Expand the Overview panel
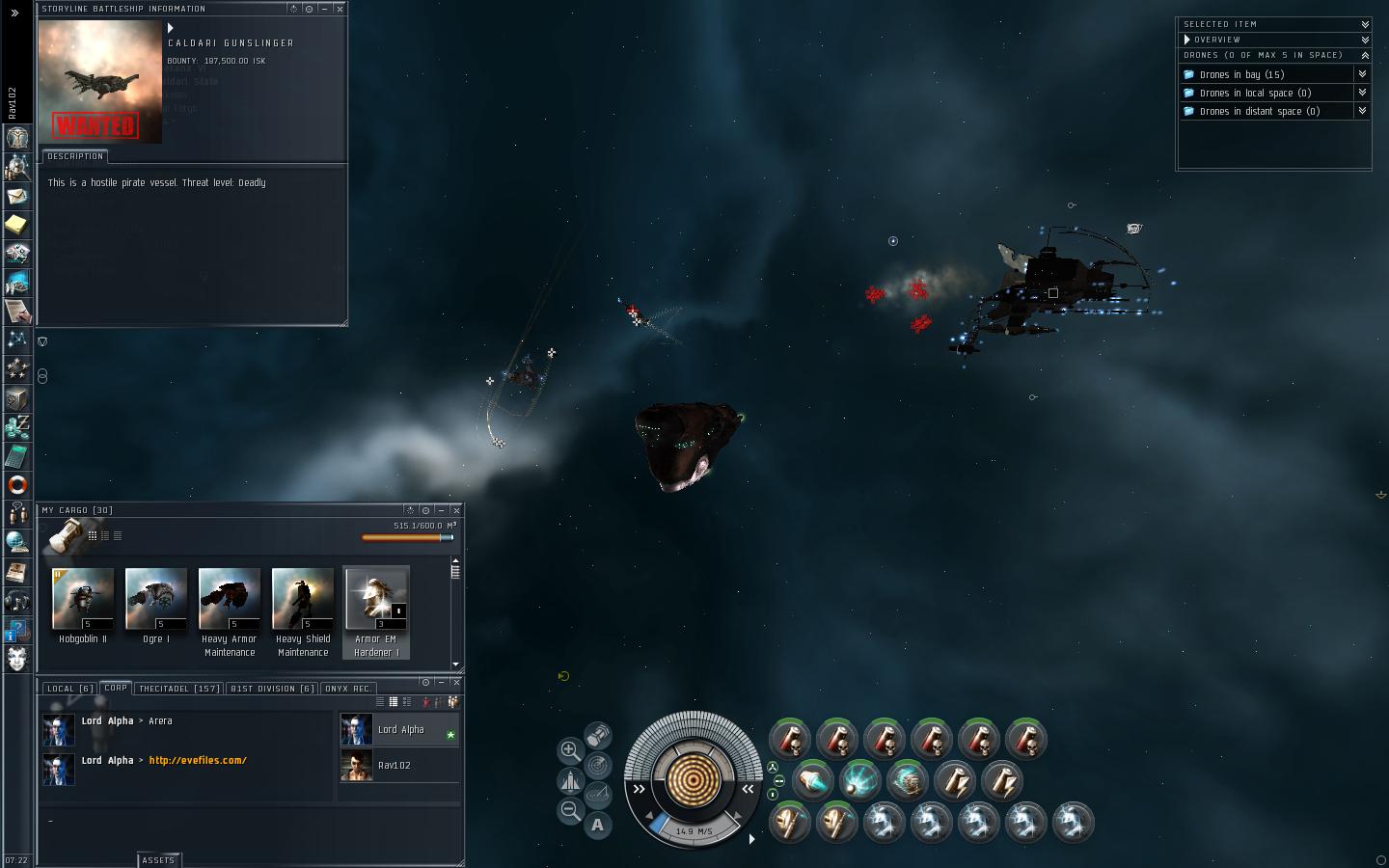This screenshot has height=868, width=1389. [x=1365, y=40]
